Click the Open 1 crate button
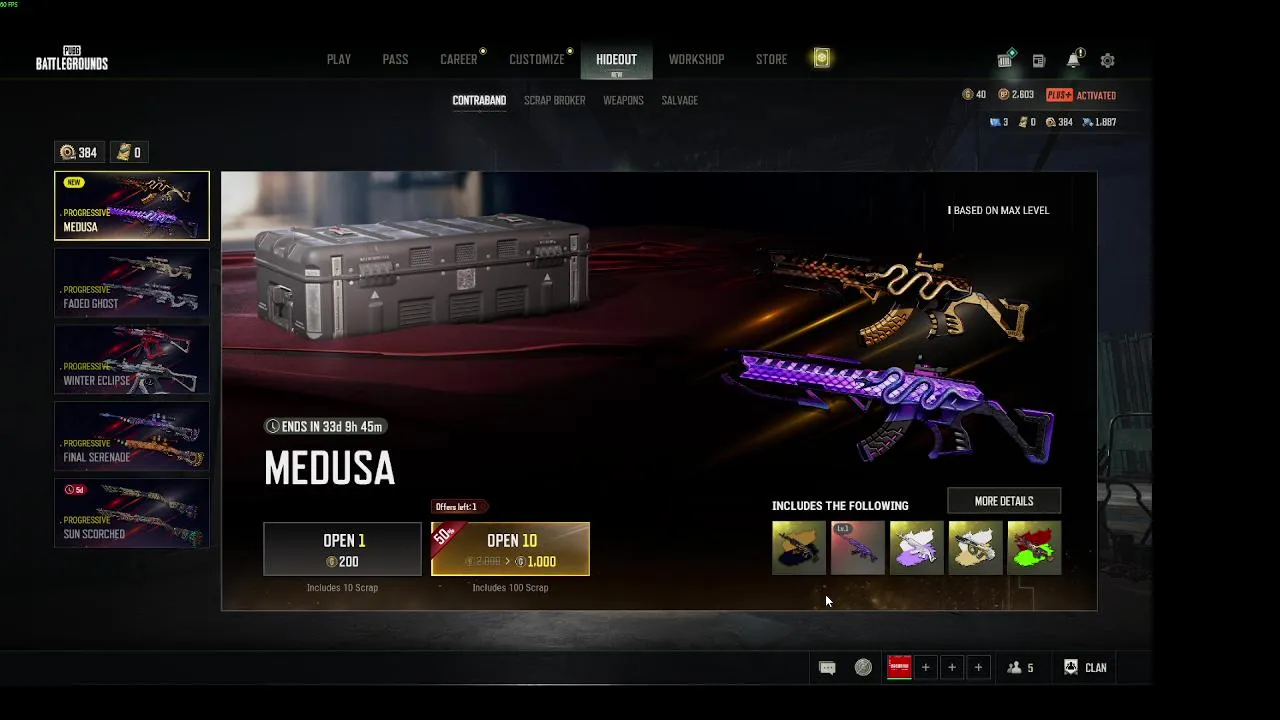 [x=342, y=549]
